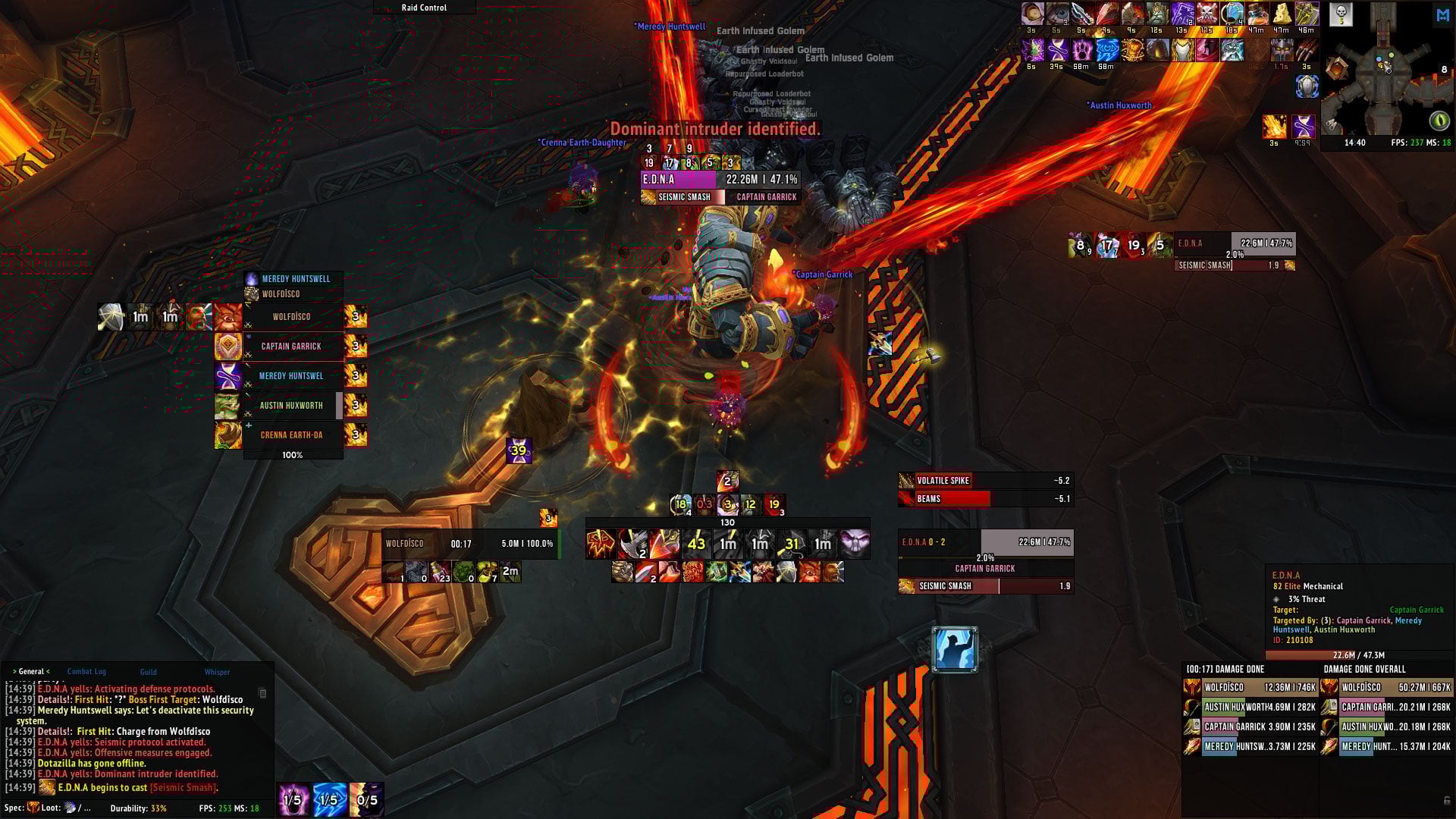Click the skull difficulty indicator
Image resolution: width=1456 pixels, height=819 pixels.
pyautogui.click(x=1341, y=13)
